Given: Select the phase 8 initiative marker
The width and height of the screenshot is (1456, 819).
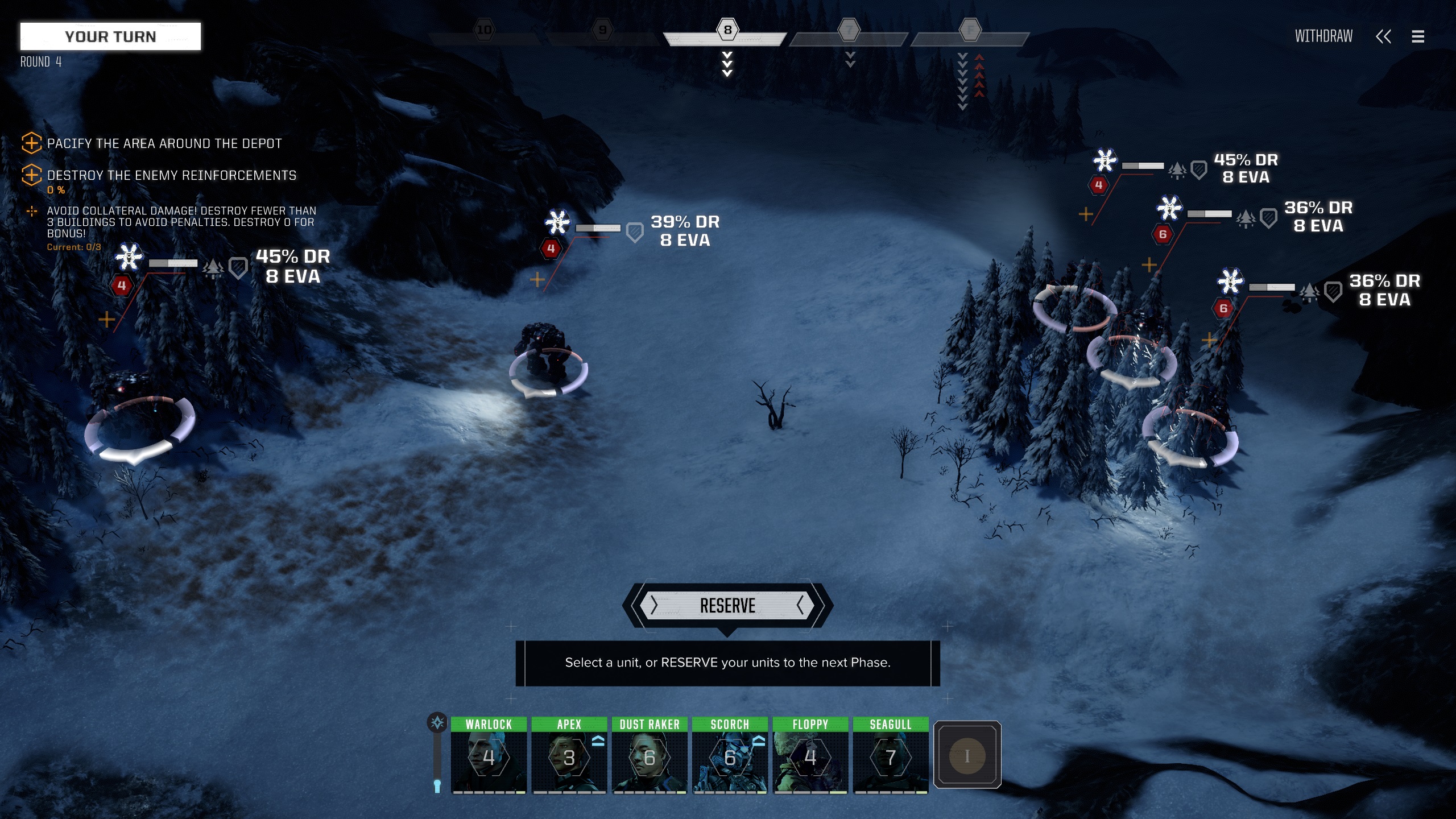Looking at the screenshot, I should (x=727, y=30).
